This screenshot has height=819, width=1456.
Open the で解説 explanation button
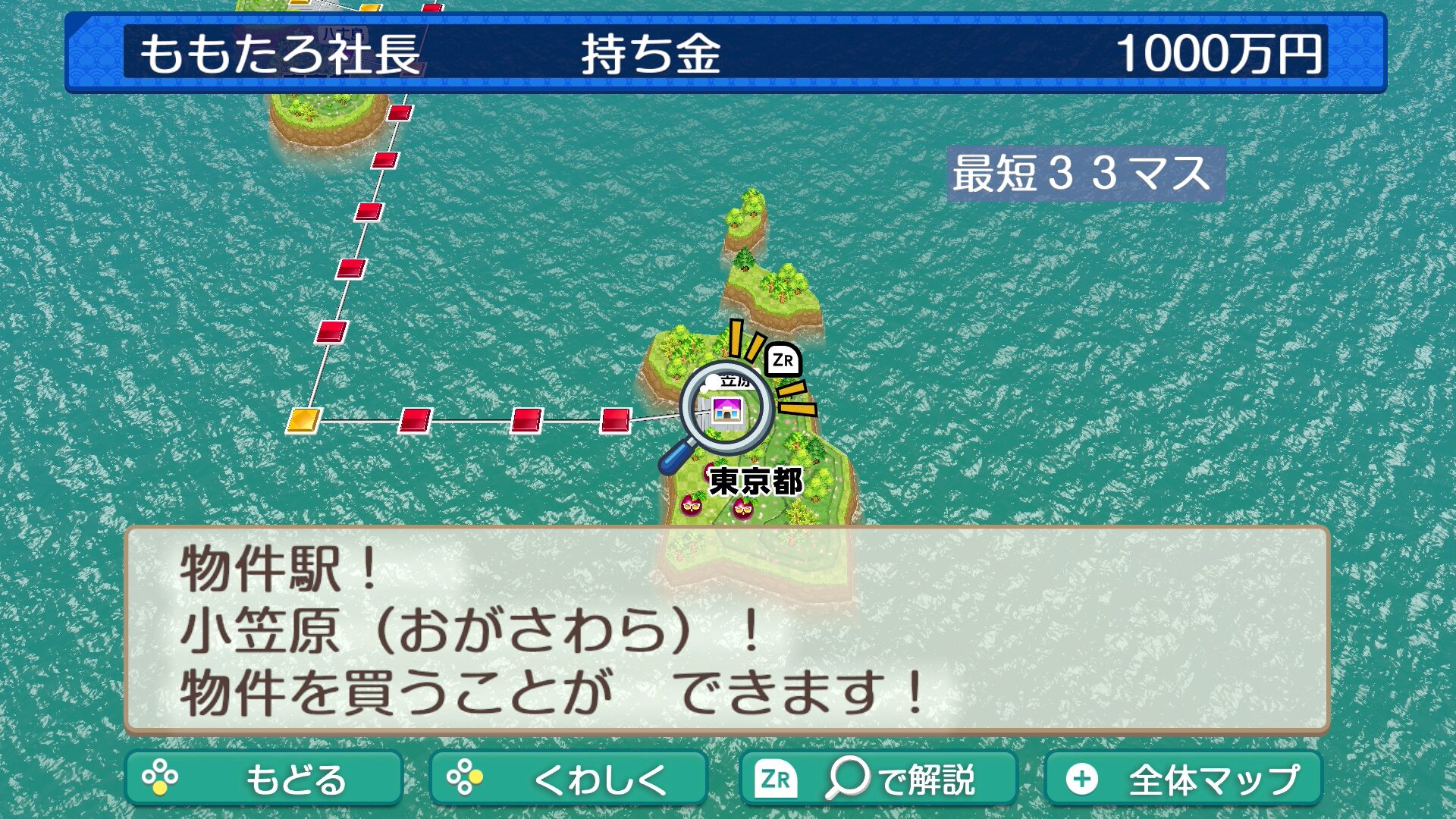(x=877, y=778)
